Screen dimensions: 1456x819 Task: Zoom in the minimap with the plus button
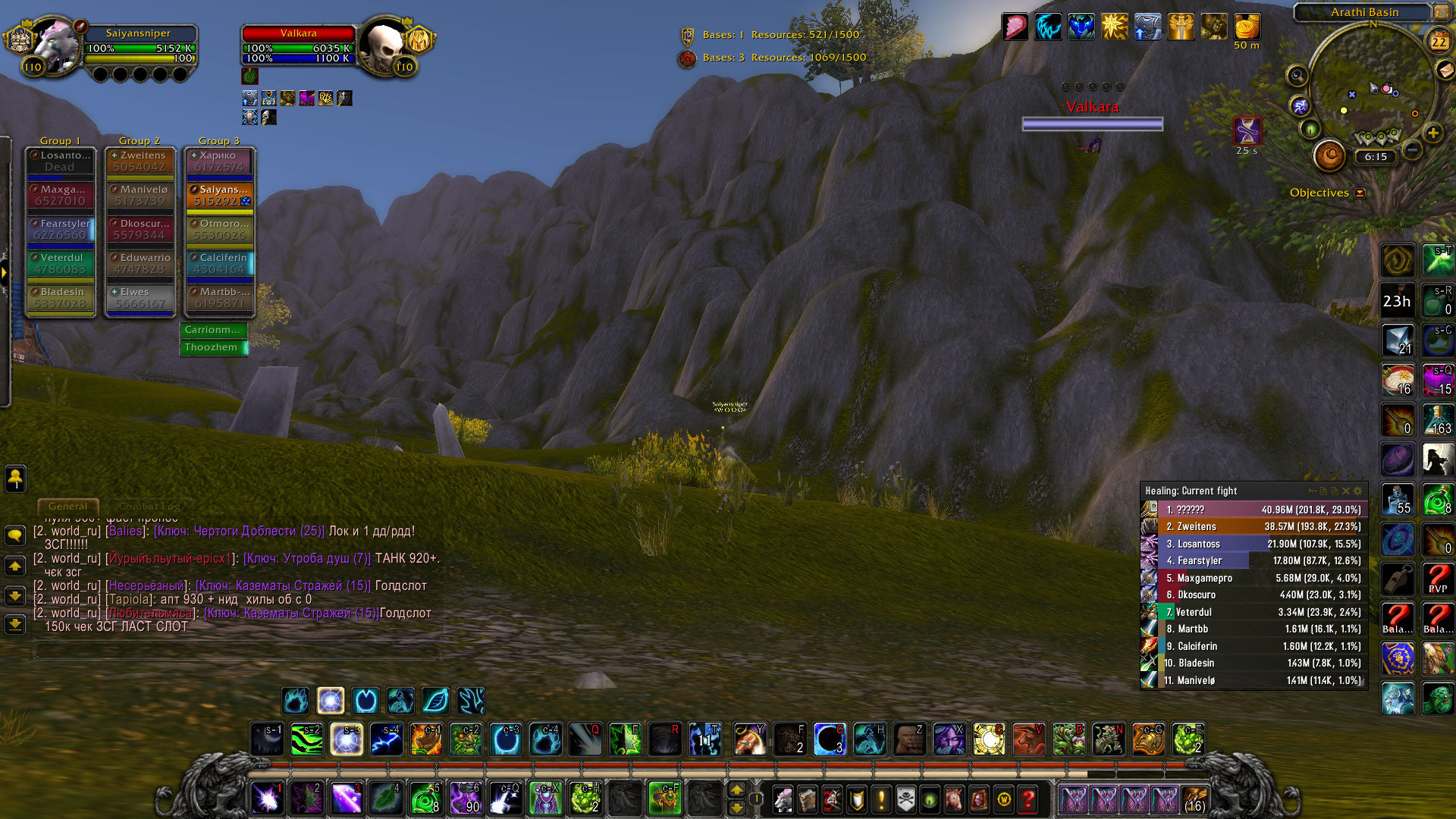pyautogui.click(x=1432, y=133)
